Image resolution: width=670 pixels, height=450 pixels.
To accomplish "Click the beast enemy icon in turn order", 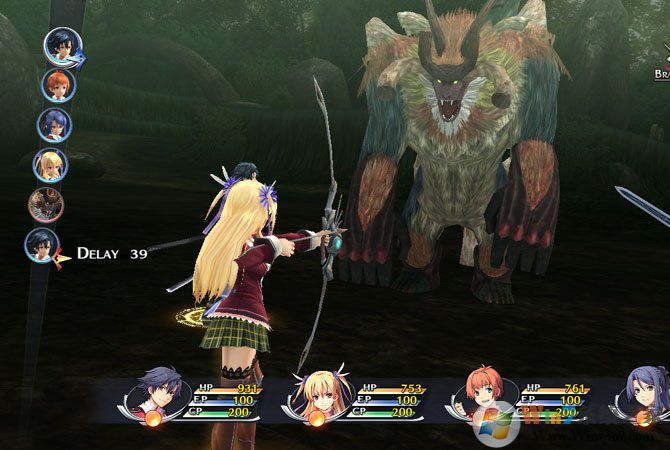I will tap(45, 204).
